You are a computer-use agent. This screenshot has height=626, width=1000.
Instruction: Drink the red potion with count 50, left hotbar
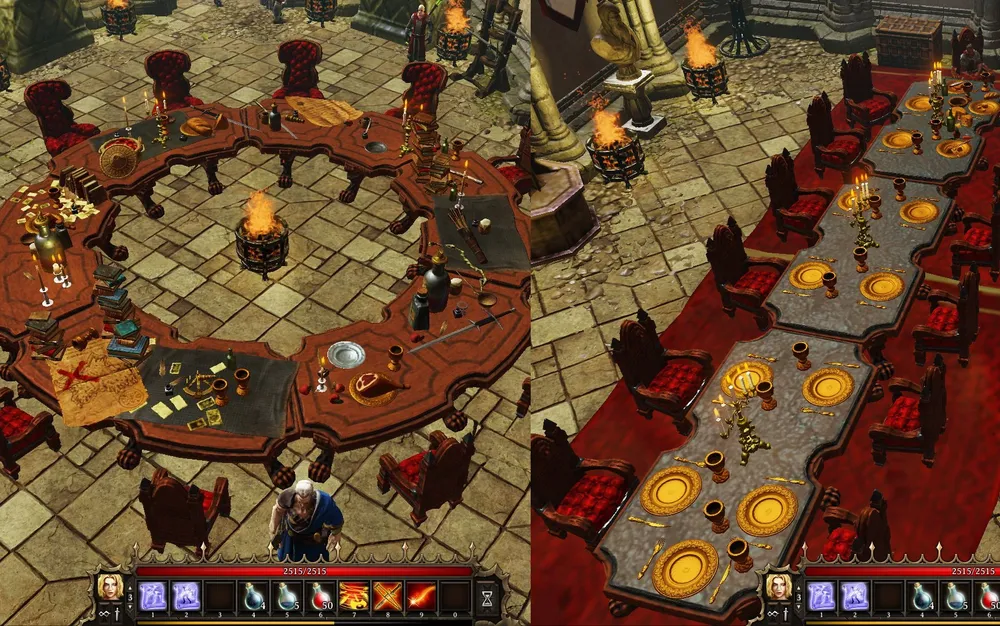tap(321, 596)
